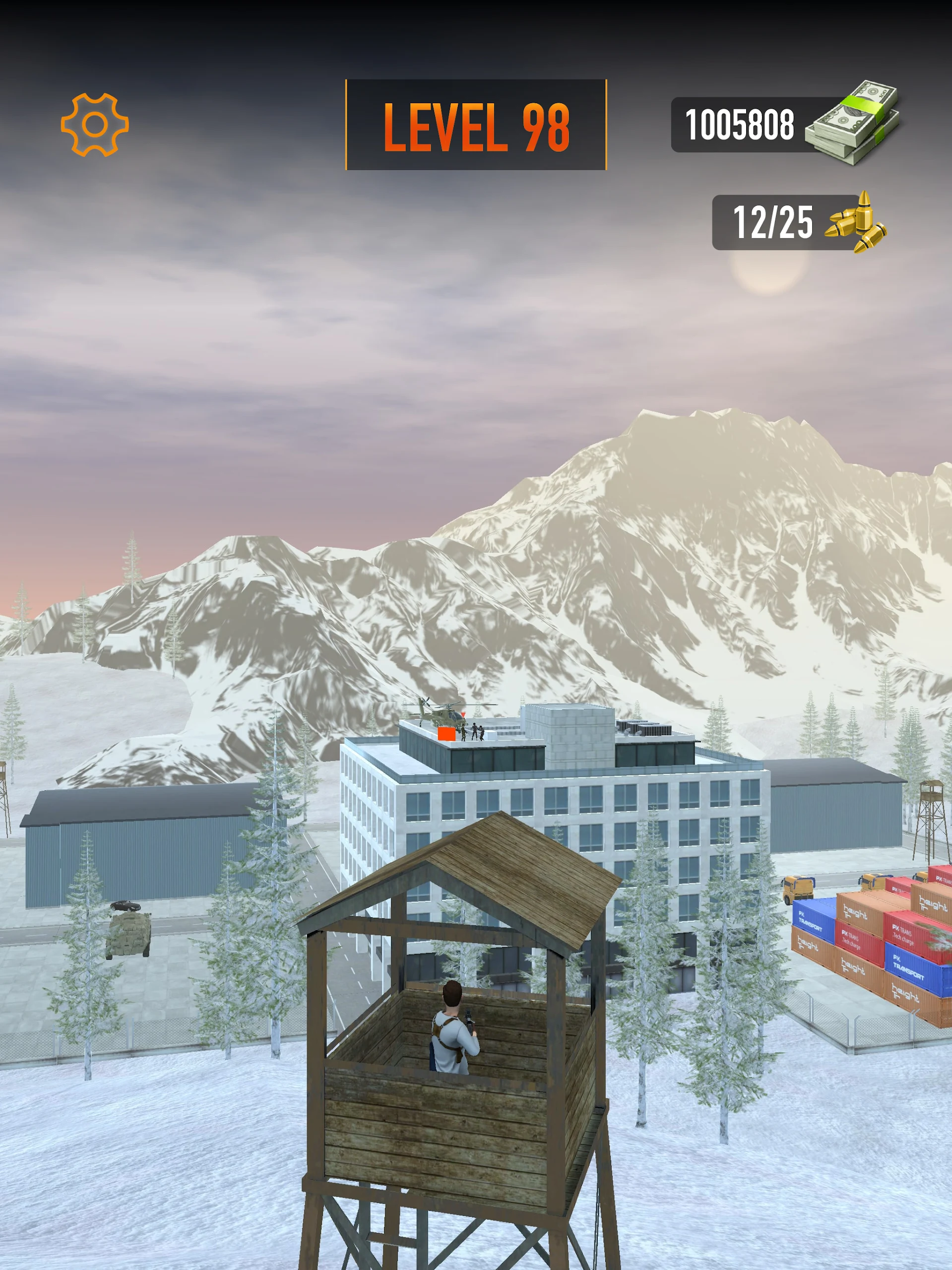Open settings with the orange gear icon
The height and width of the screenshot is (1270, 952).
click(95, 125)
